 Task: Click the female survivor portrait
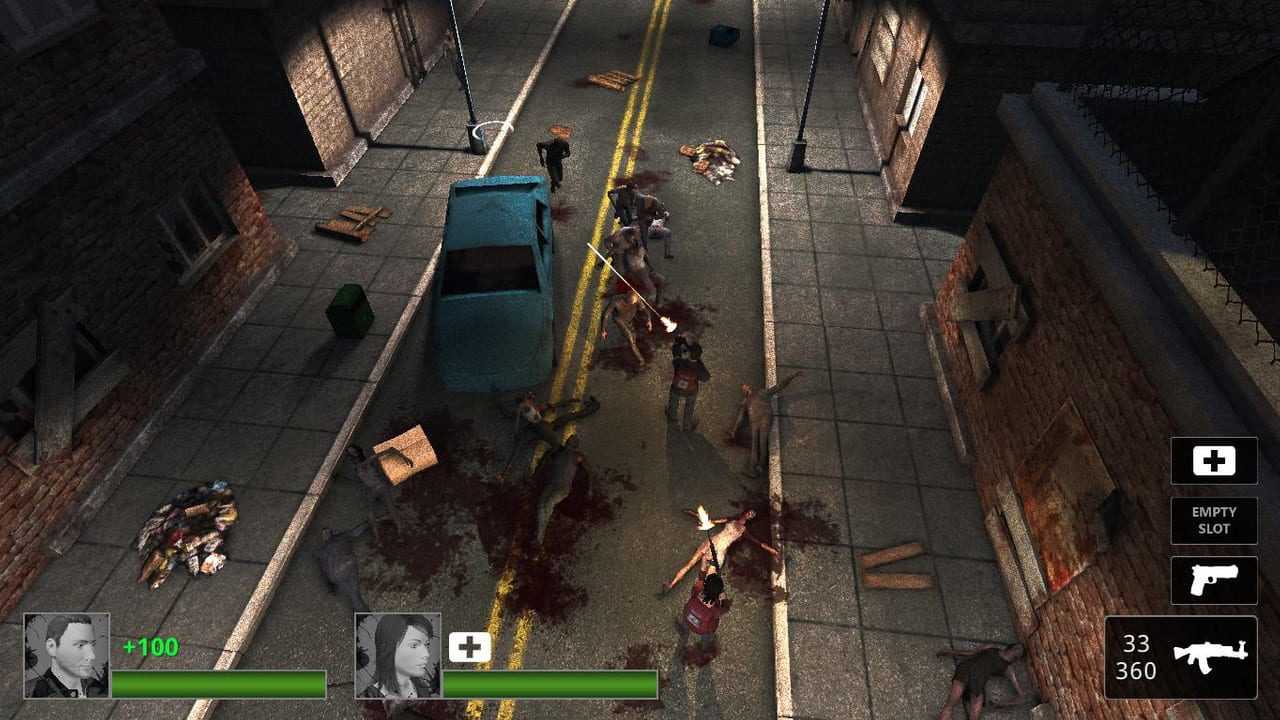coord(397,655)
